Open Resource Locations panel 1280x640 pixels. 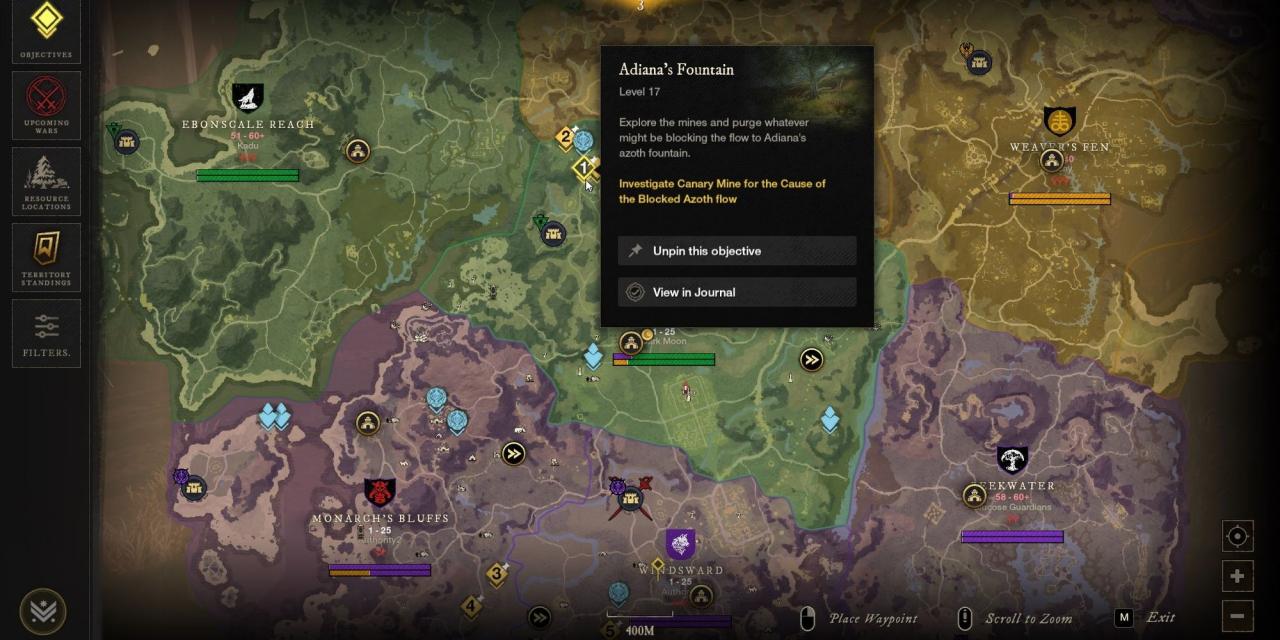click(x=46, y=181)
